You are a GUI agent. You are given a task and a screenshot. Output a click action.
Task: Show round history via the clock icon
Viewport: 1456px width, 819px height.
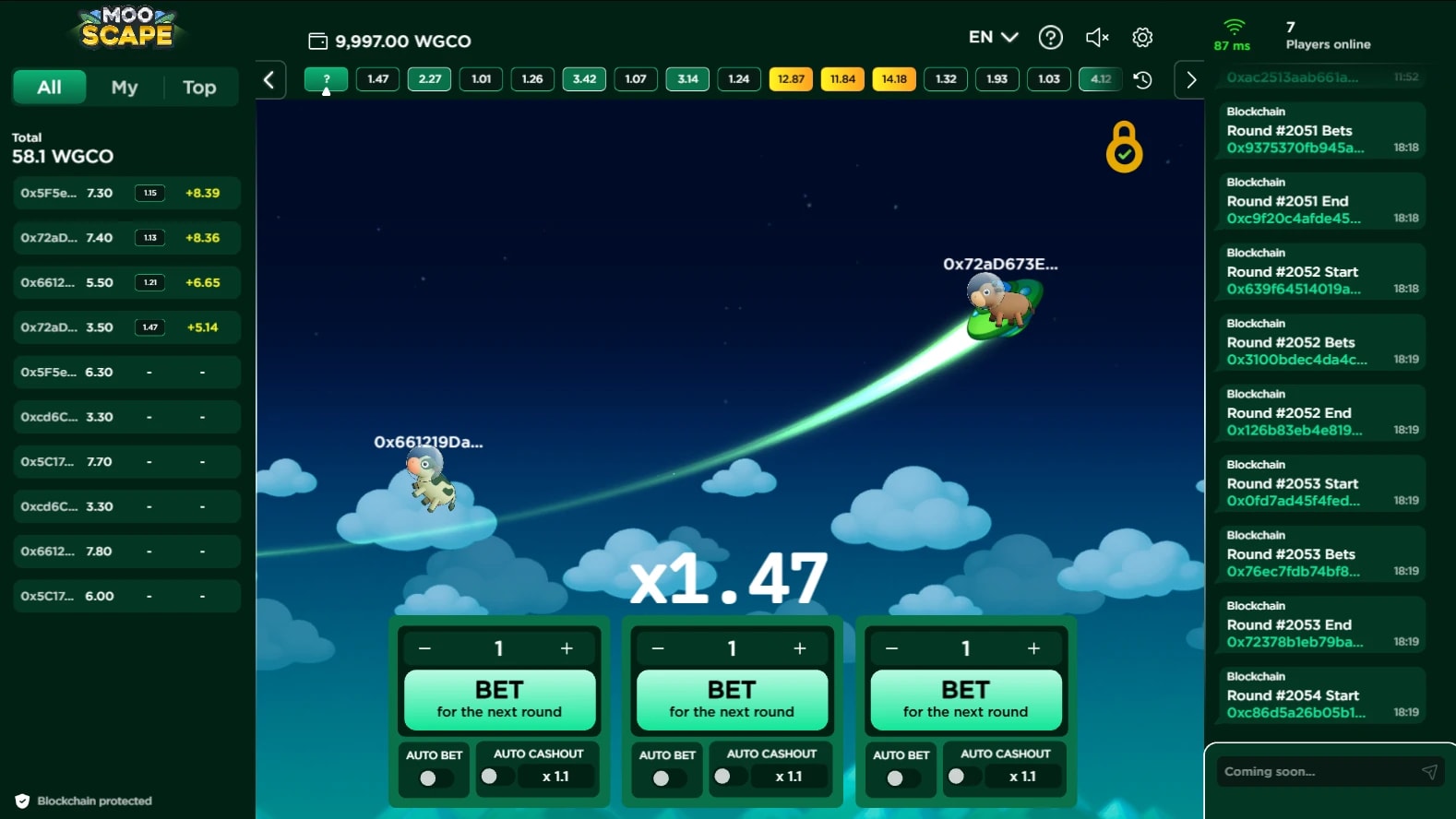(x=1142, y=79)
